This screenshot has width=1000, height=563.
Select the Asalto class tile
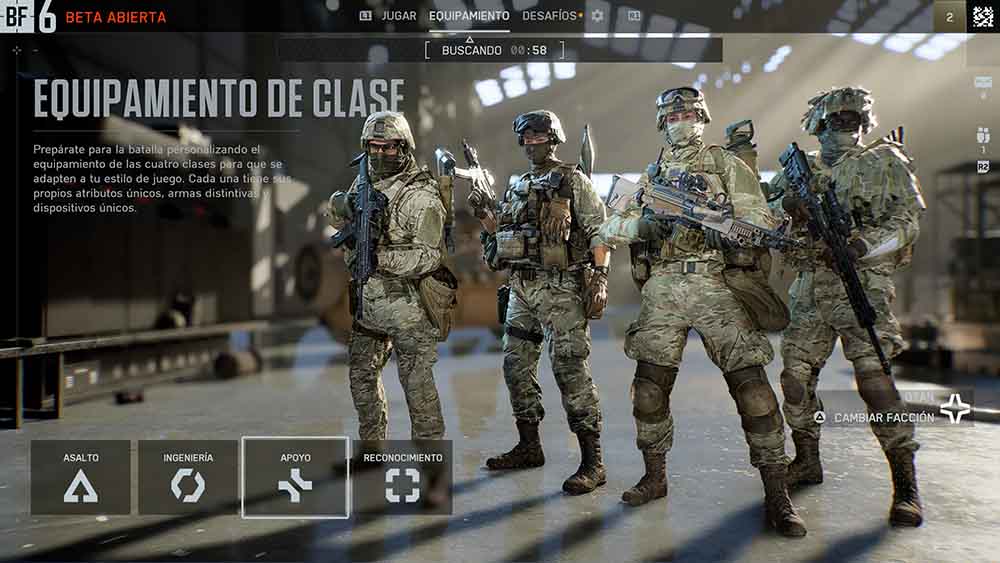(x=81, y=478)
